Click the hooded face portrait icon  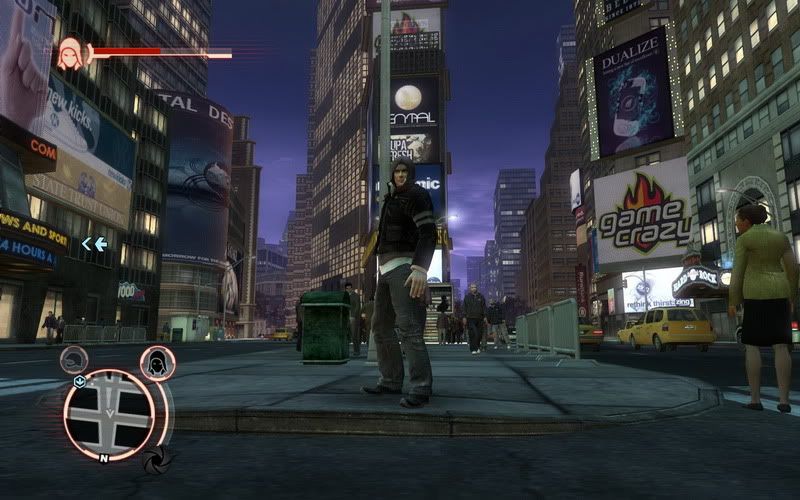(70, 53)
